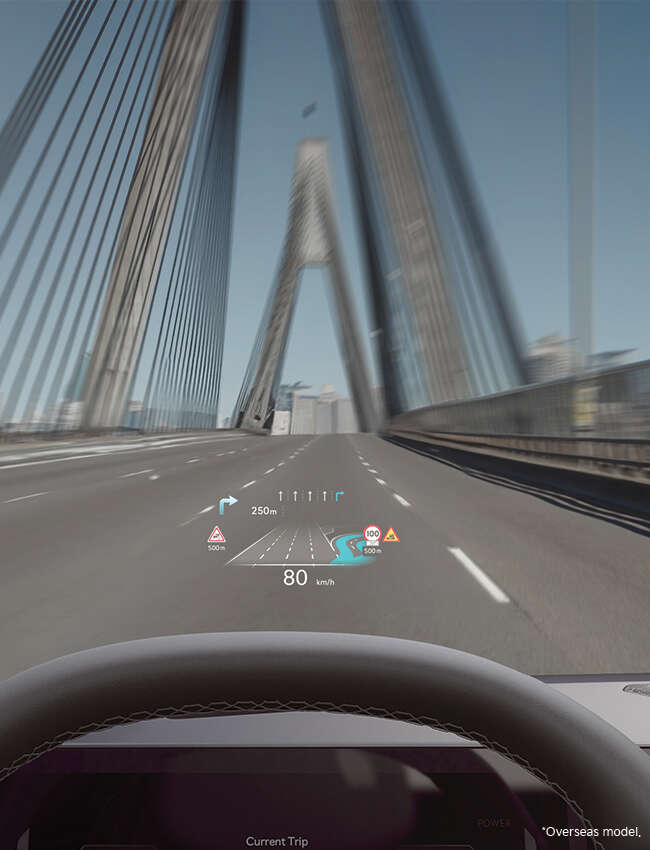Open the teal curved route preview

click(x=350, y=549)
